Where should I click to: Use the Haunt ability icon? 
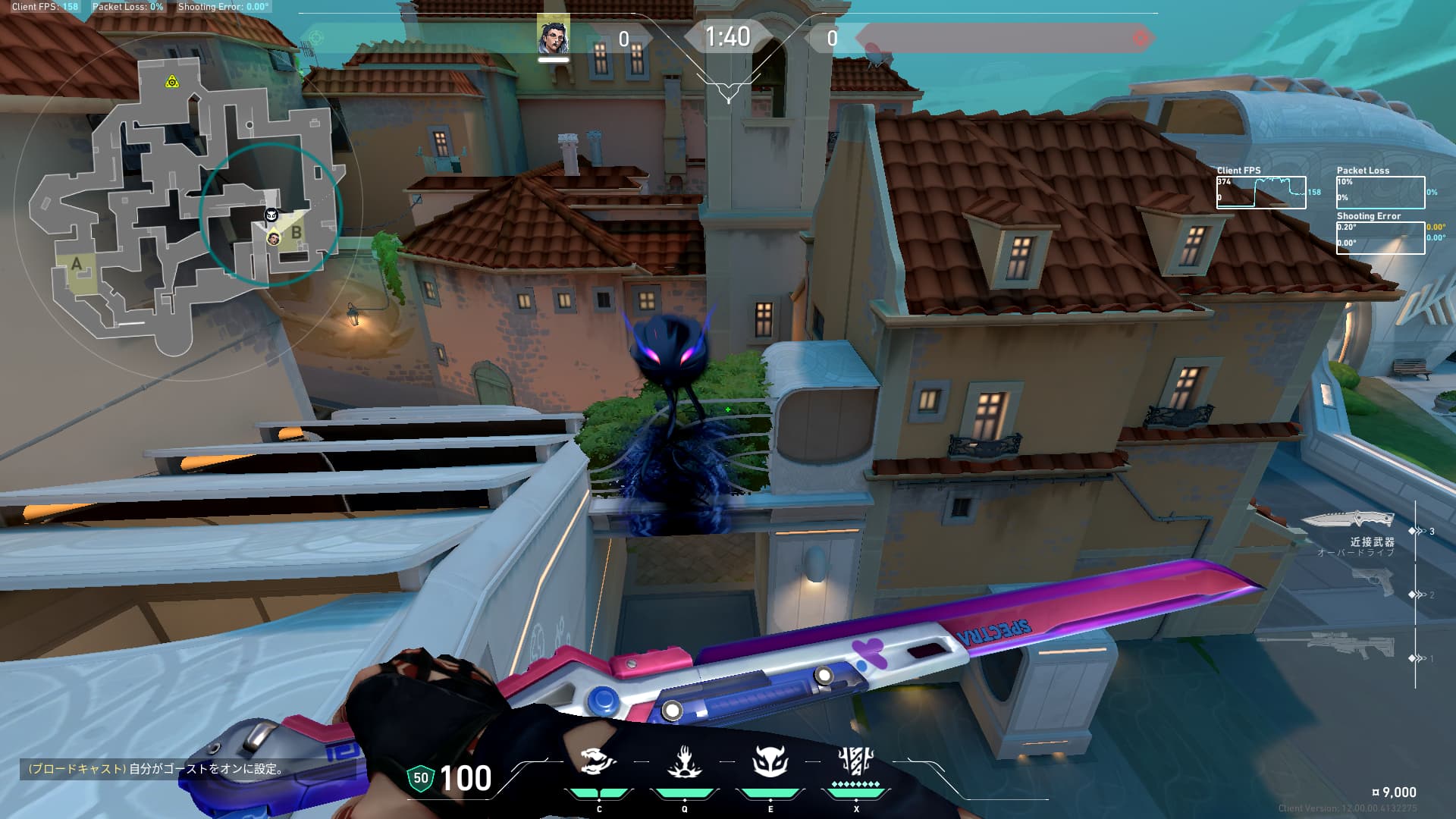point(770,761)
